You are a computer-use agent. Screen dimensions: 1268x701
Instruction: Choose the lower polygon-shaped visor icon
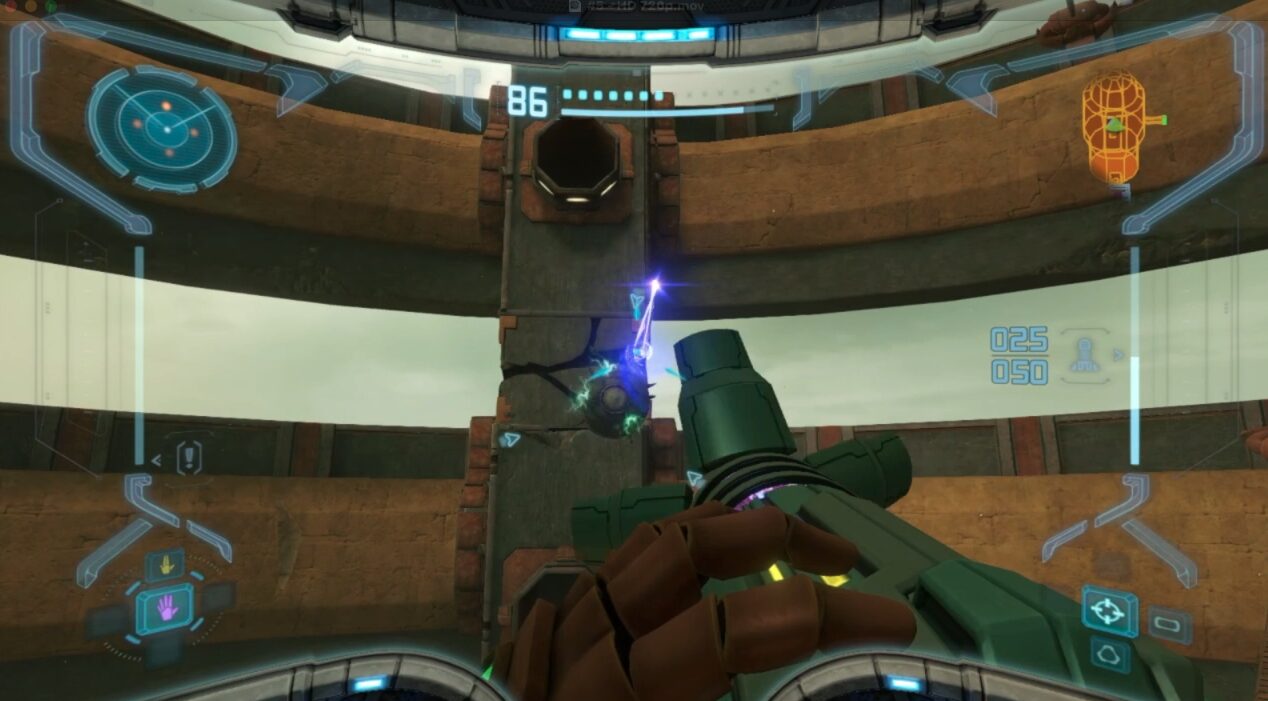(1110, 655)
